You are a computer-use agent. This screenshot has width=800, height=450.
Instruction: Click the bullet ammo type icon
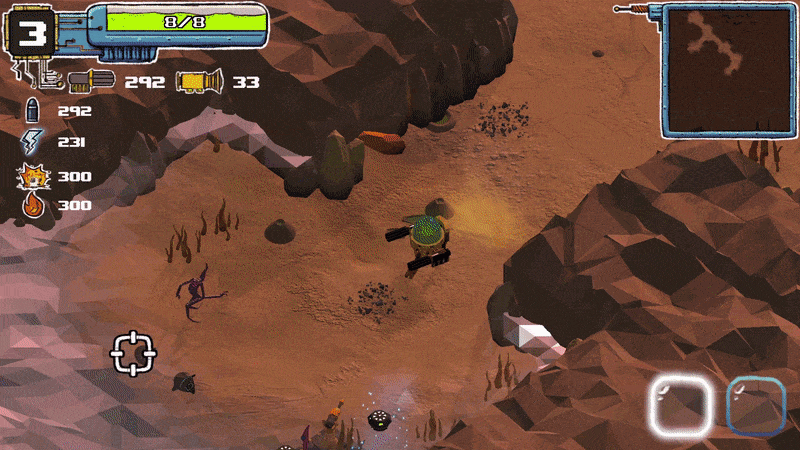[31, 111]
